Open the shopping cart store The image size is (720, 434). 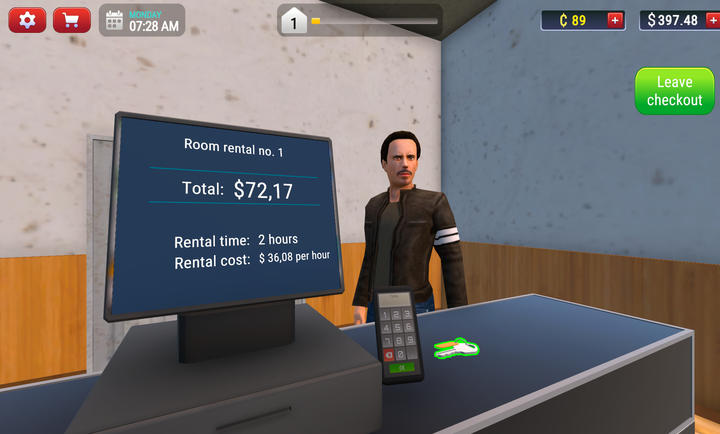pyautogui.click(x=71, y=20)
